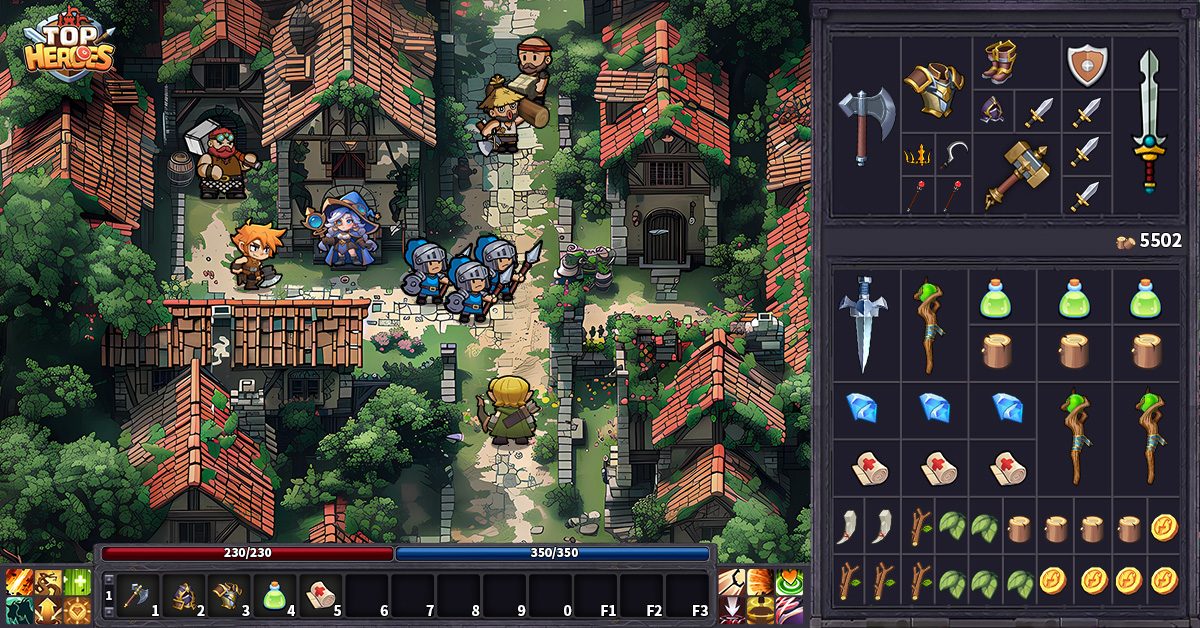
Task: Select the purple helmet in hotbar slot 2
Action: coord(182,596)
